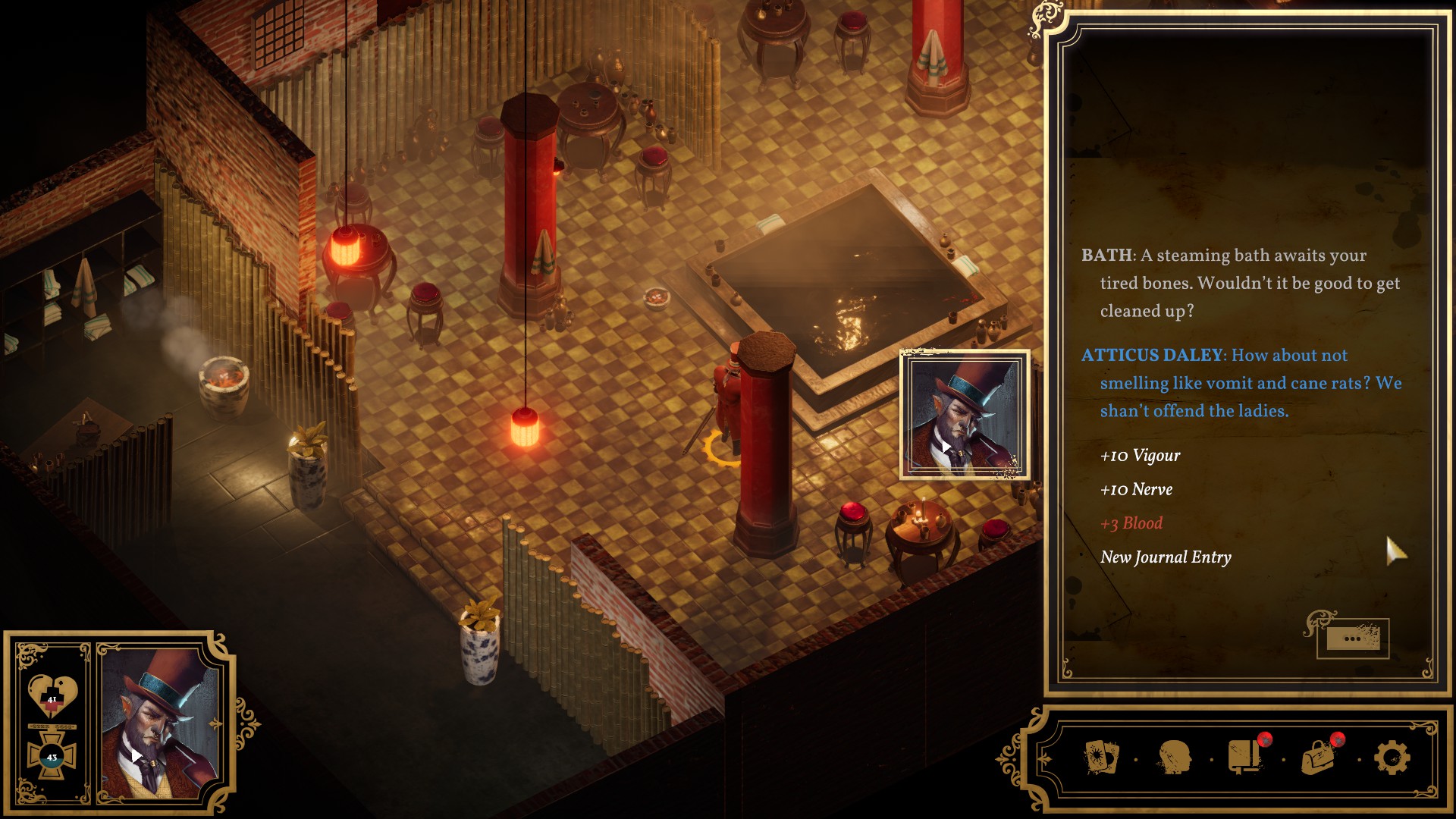This screenshot has width=1456, height=819.
Task: Open the tarot cards menu
Action: click(x=1100, y=757)
